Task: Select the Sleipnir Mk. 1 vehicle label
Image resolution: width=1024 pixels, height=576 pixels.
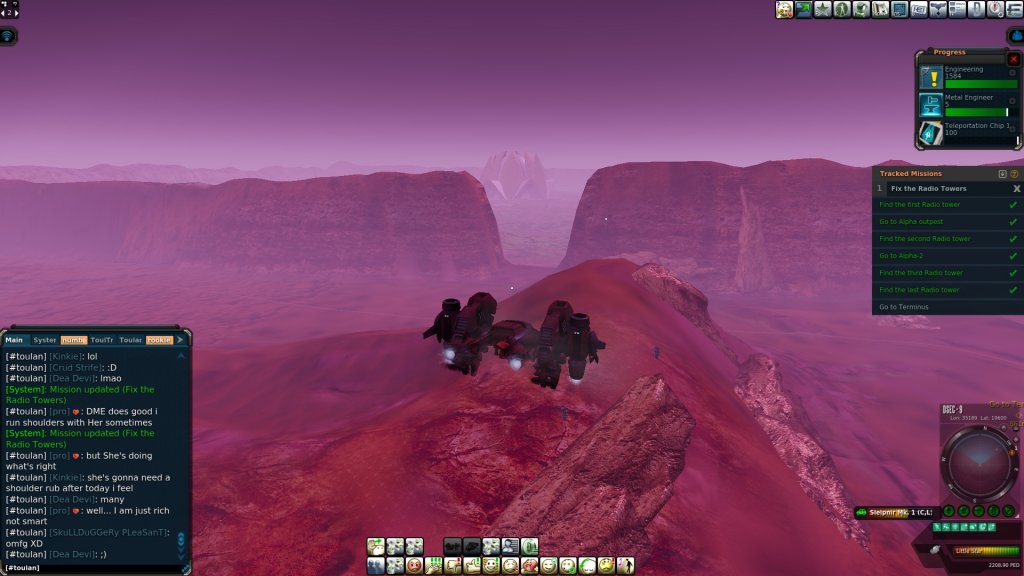Action: pyautogui.click(x=895, y=513)
